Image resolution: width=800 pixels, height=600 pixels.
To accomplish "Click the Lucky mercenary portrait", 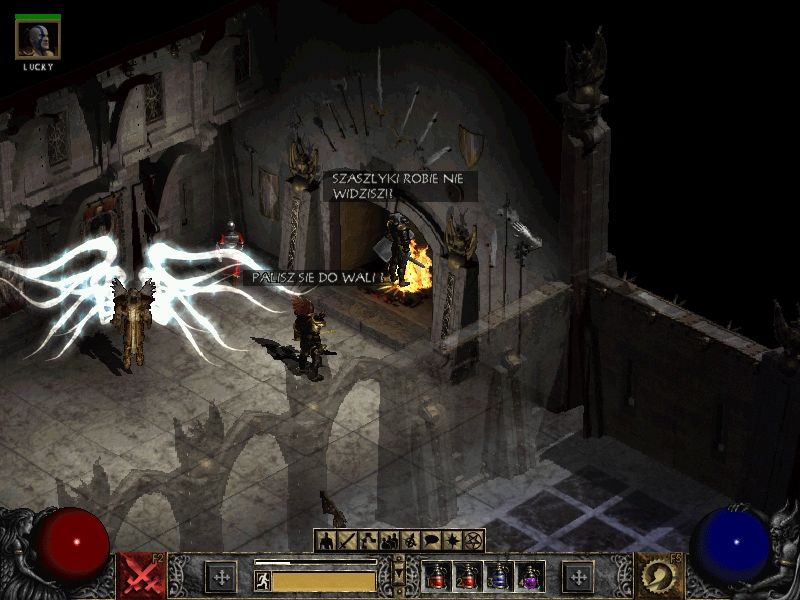I will [38, 40].
